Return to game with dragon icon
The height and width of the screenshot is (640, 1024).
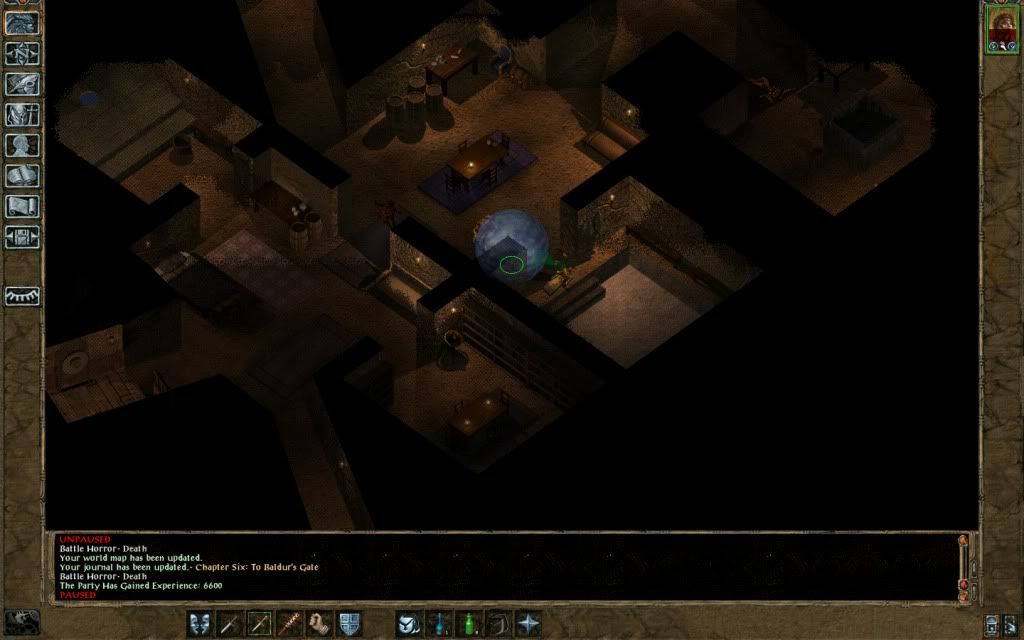coord(22,22)
